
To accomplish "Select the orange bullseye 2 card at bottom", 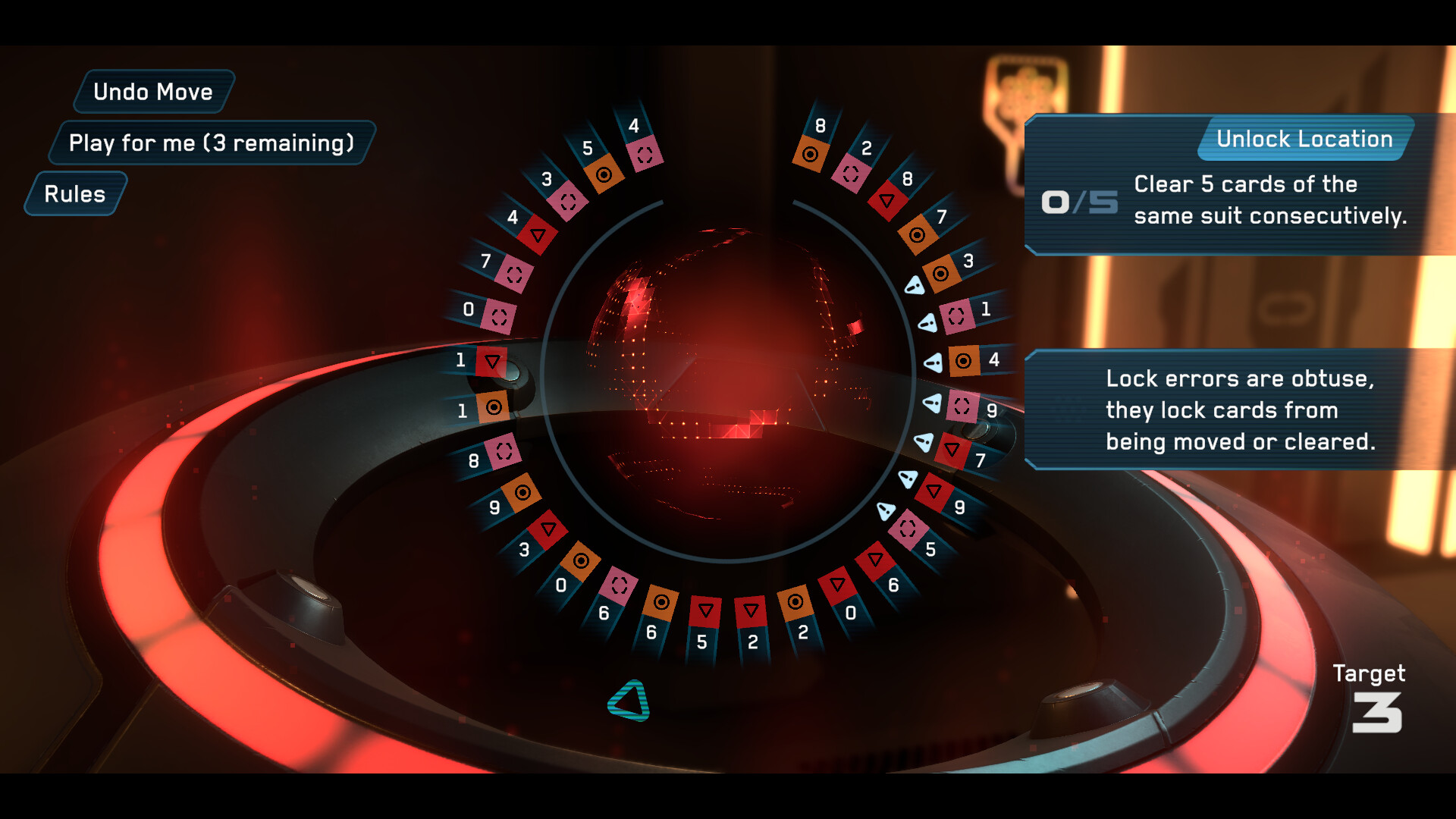I will point(795,600).
